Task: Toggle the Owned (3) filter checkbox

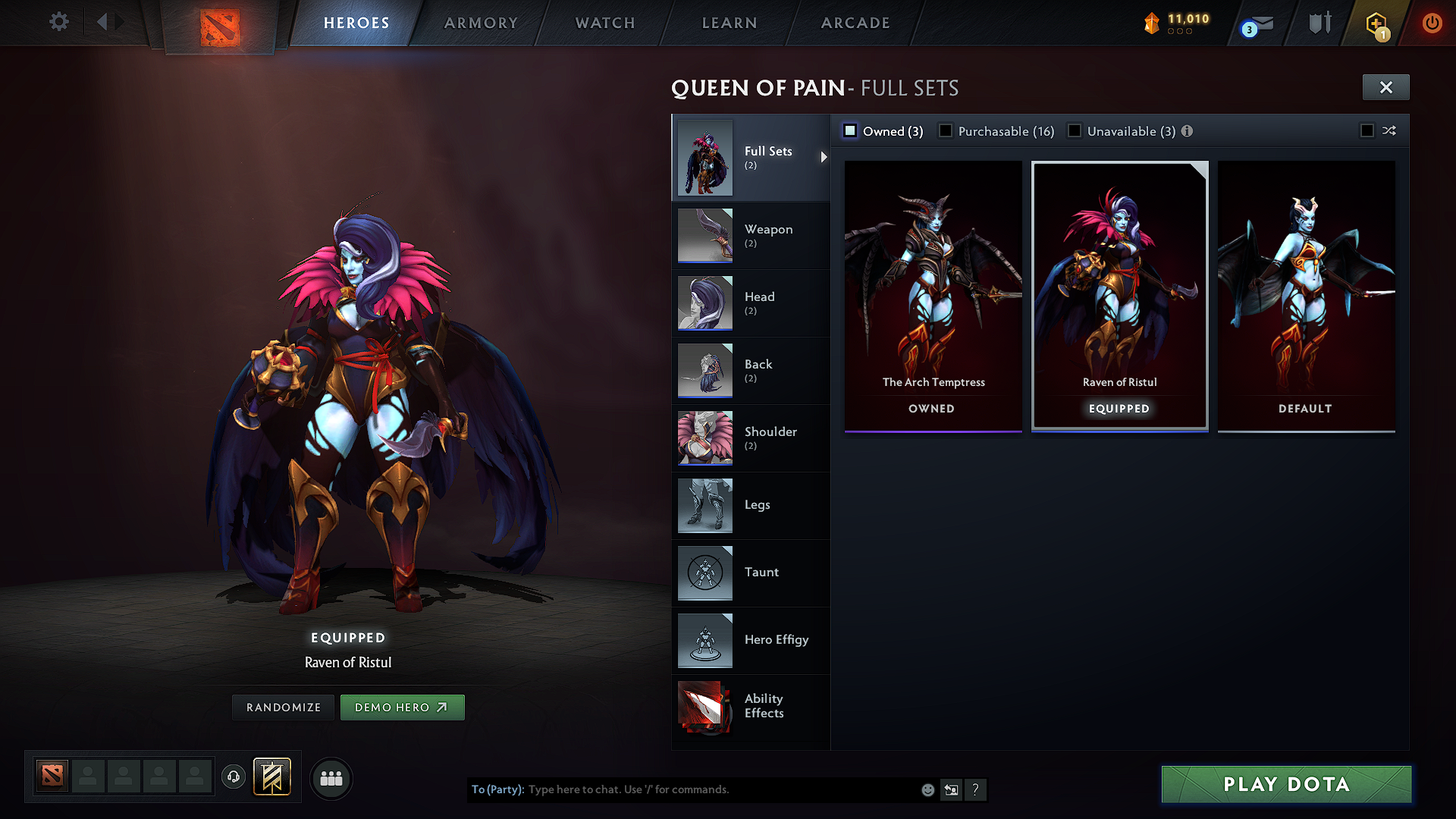Action: [x=850, y=130]
